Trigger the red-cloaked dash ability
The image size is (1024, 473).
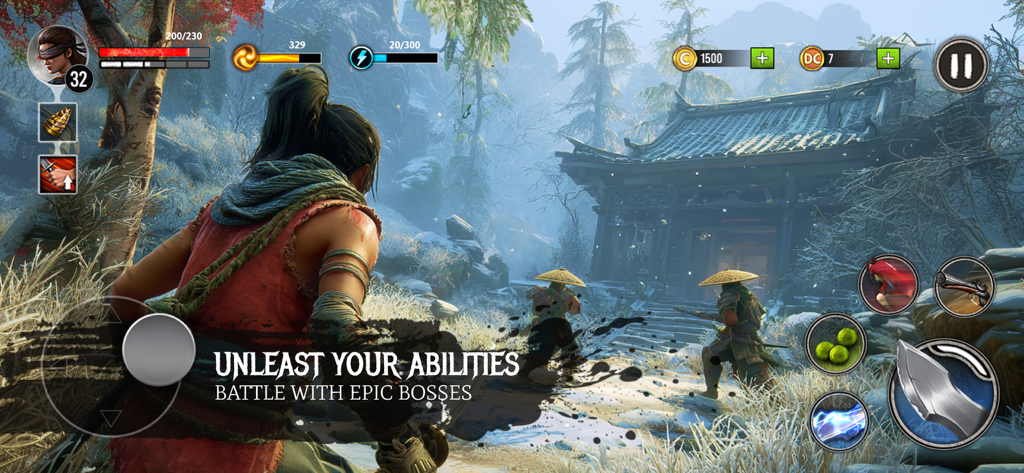click(888, 284)
